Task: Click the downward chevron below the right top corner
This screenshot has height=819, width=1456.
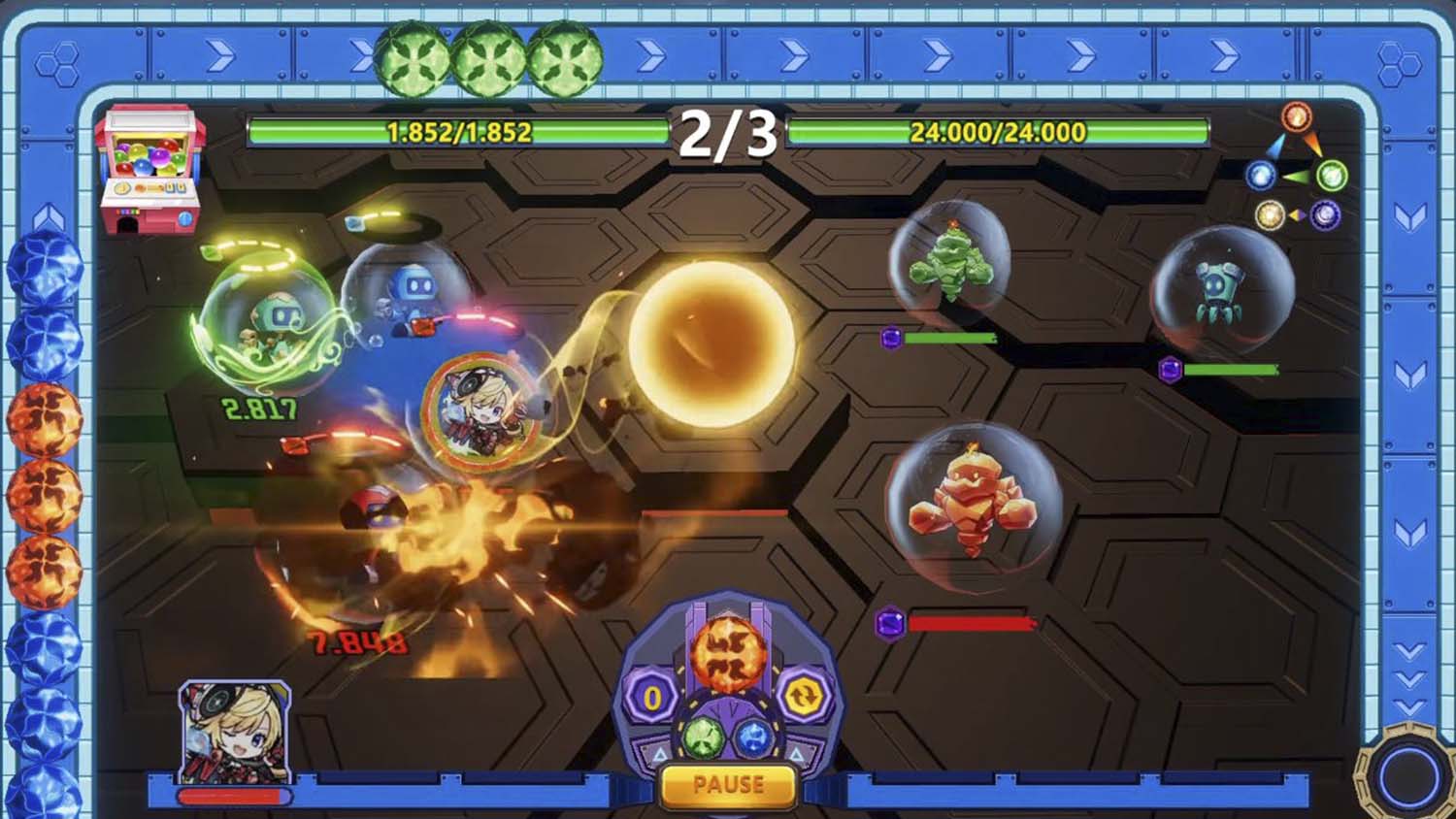Action: 1409,218
